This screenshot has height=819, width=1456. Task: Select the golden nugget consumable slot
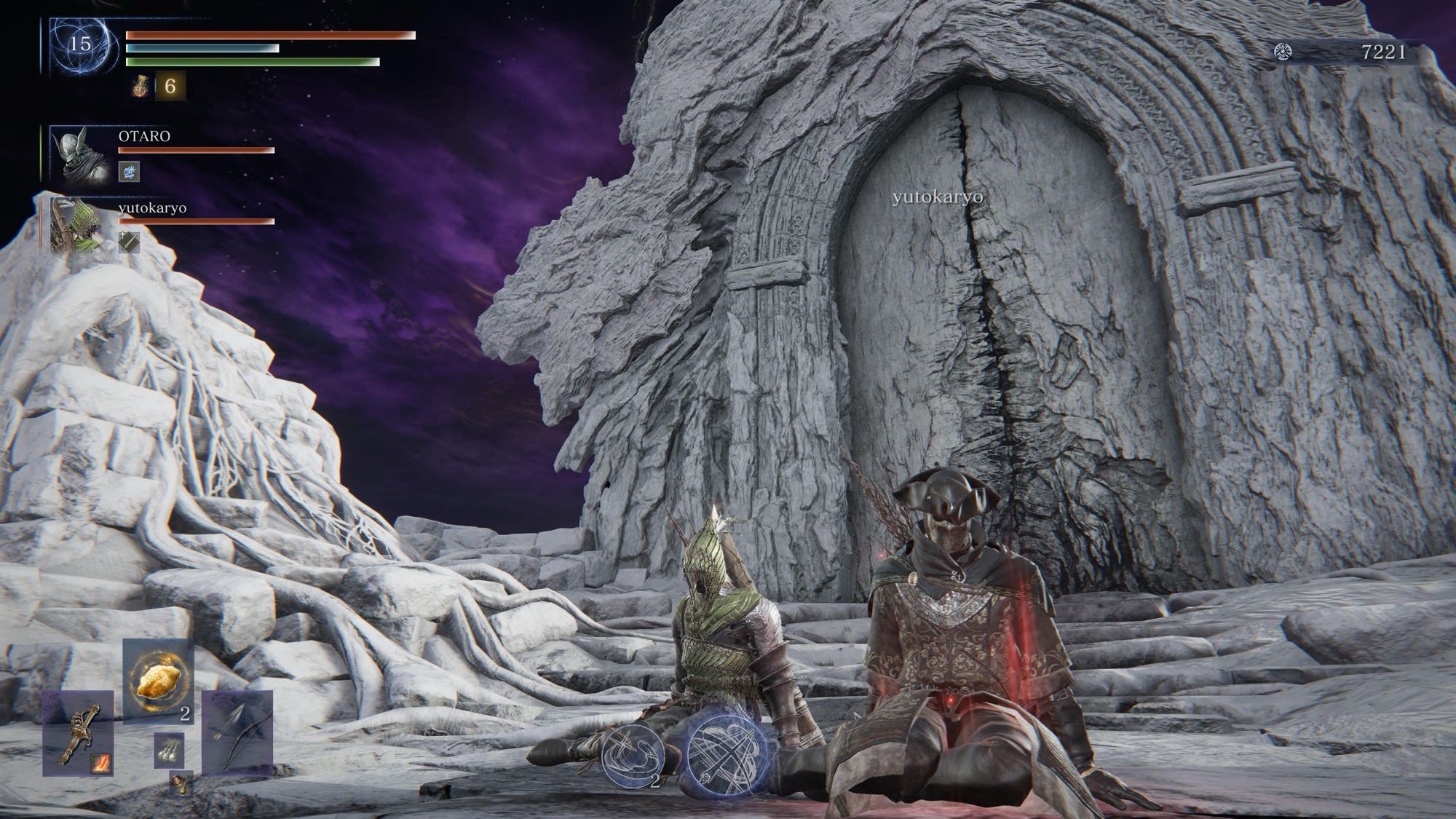[158, 681]
